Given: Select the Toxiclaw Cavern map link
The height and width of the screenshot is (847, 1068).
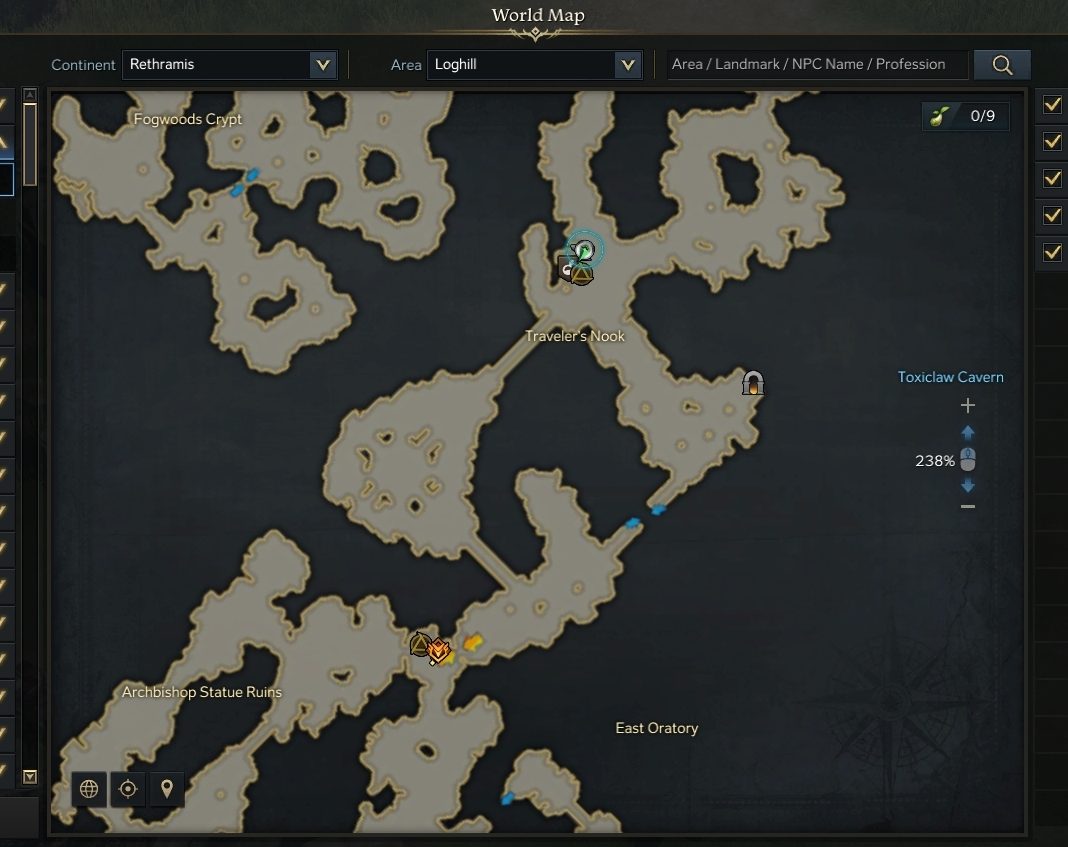Looking at the screenshot, I should pos(950,377).
